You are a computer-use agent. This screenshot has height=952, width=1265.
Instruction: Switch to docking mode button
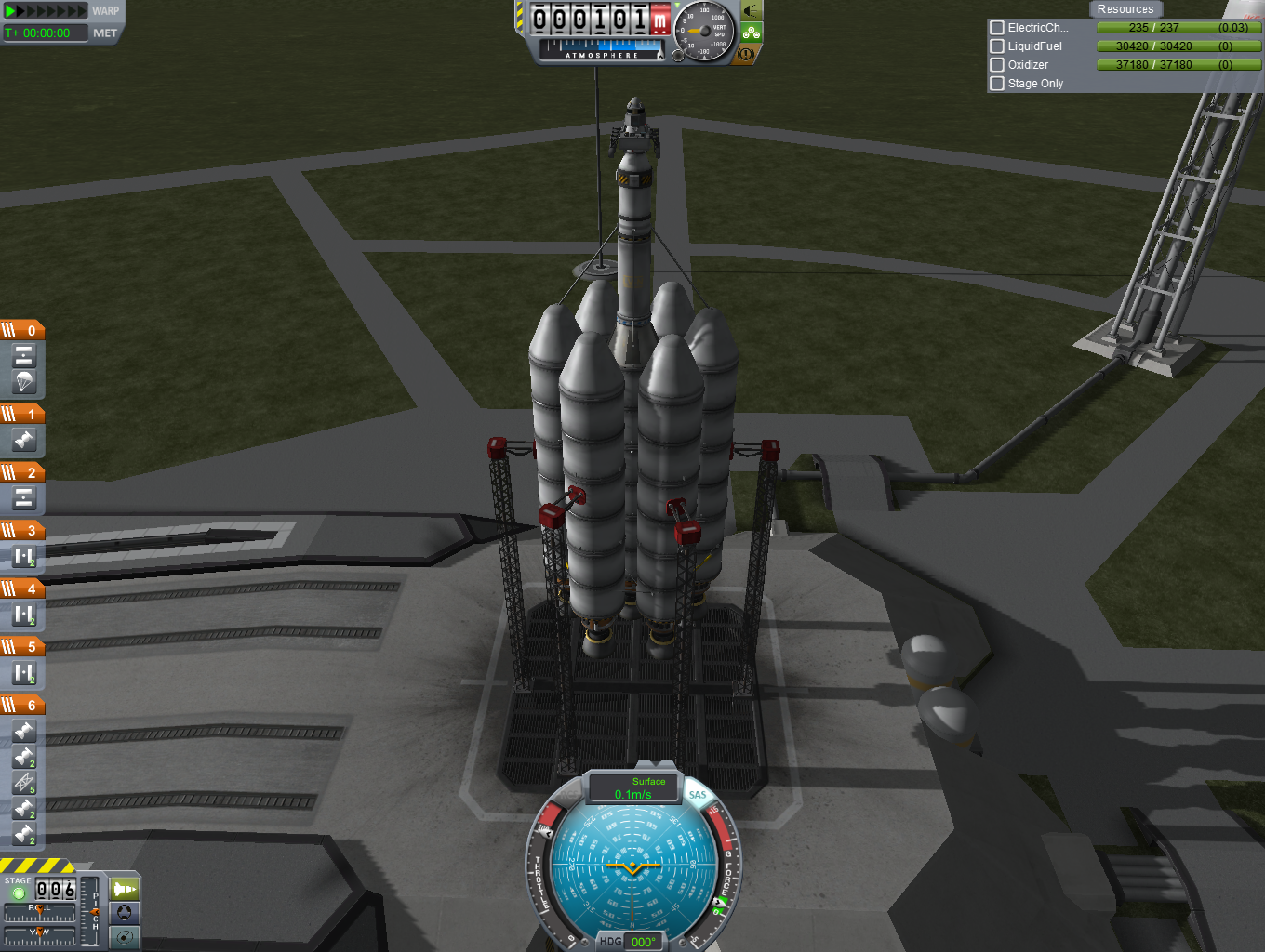[124, 913]
